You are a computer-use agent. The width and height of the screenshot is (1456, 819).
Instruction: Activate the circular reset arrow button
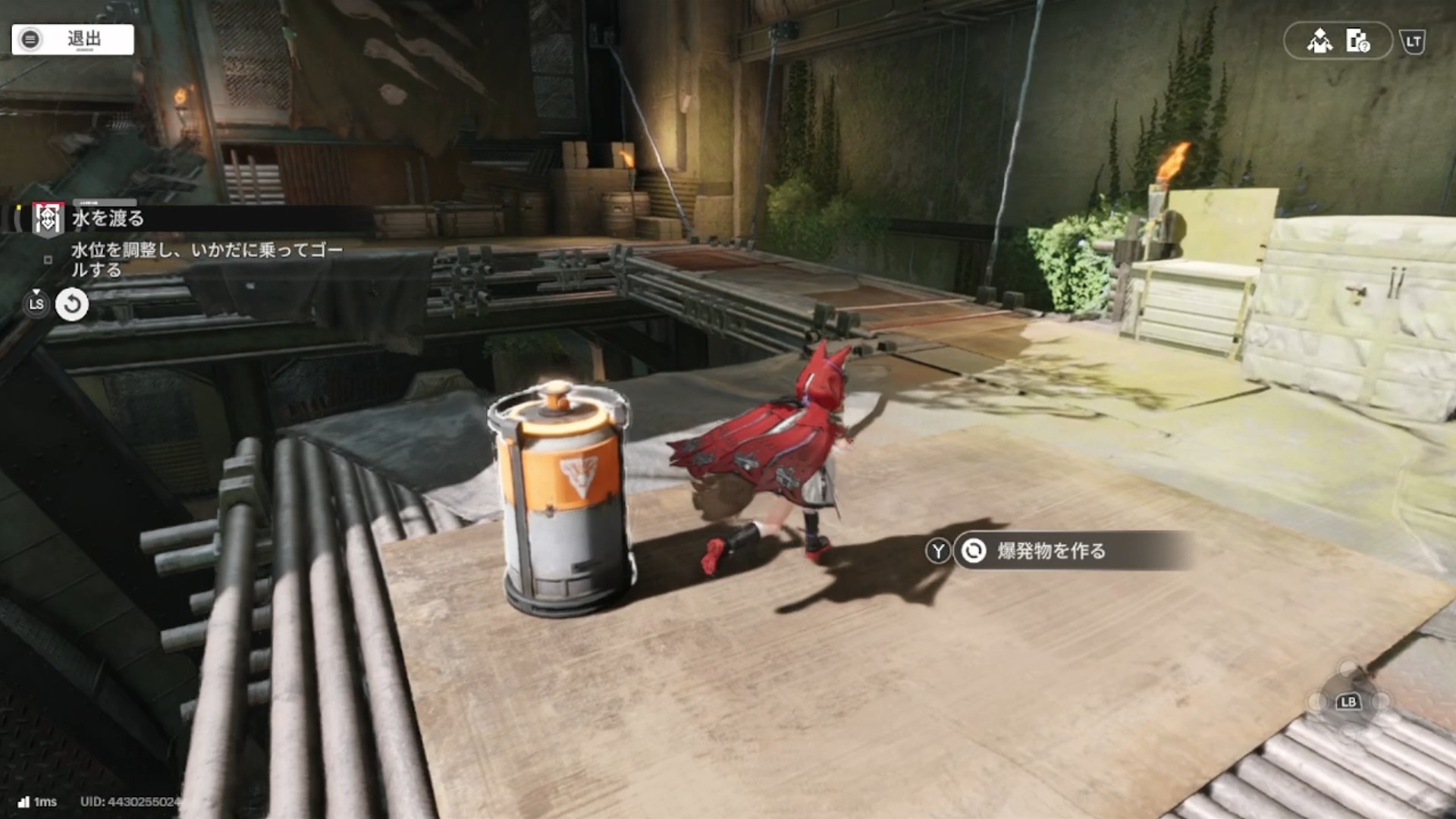(x=72, y=305)
